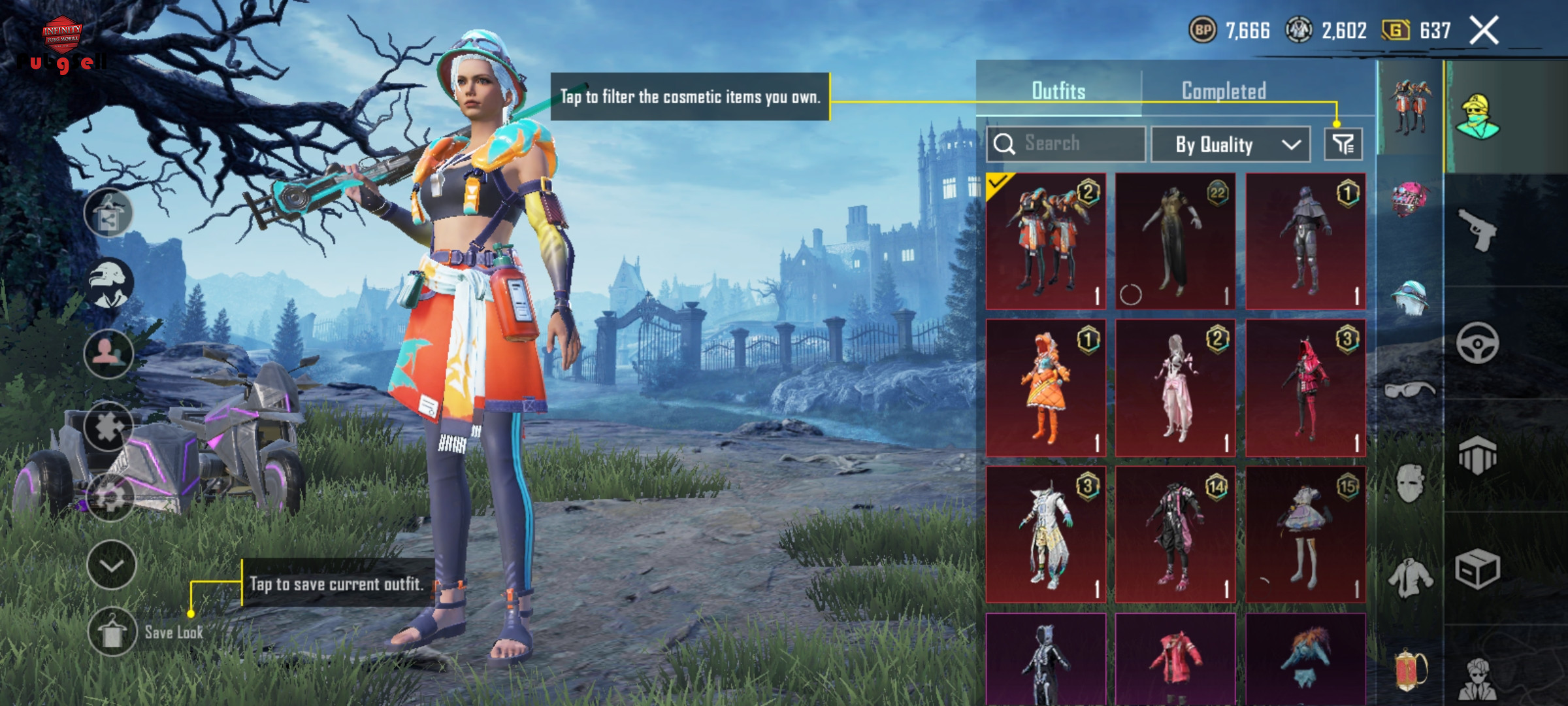
Task: Save the current look
Action: [112, 631]
